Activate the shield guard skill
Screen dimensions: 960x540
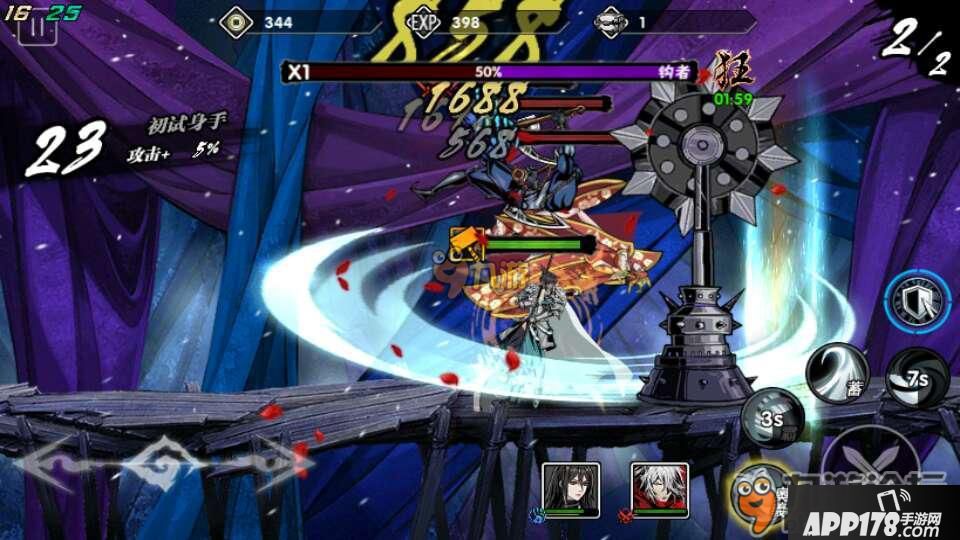point(916,303)
